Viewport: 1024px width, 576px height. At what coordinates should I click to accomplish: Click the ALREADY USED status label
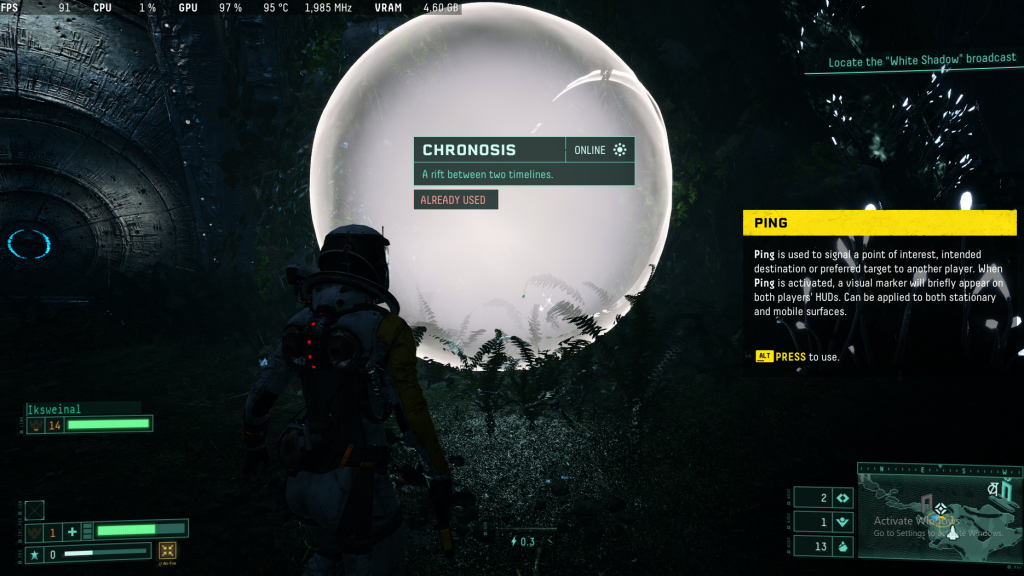click(x=455, y=200)
